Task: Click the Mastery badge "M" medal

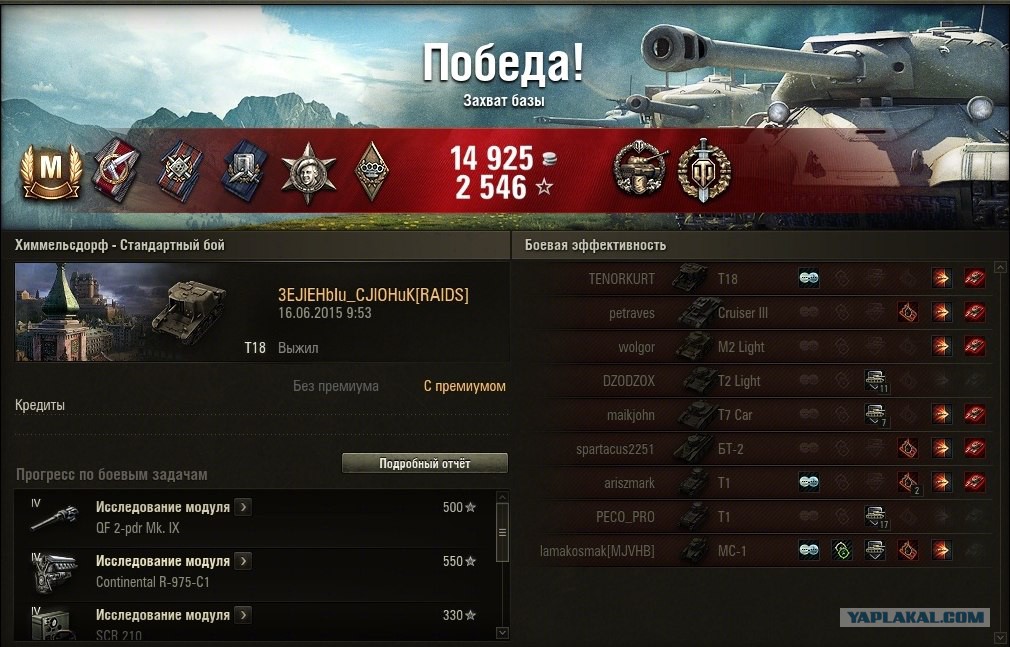Action: (x=45, y=172)
